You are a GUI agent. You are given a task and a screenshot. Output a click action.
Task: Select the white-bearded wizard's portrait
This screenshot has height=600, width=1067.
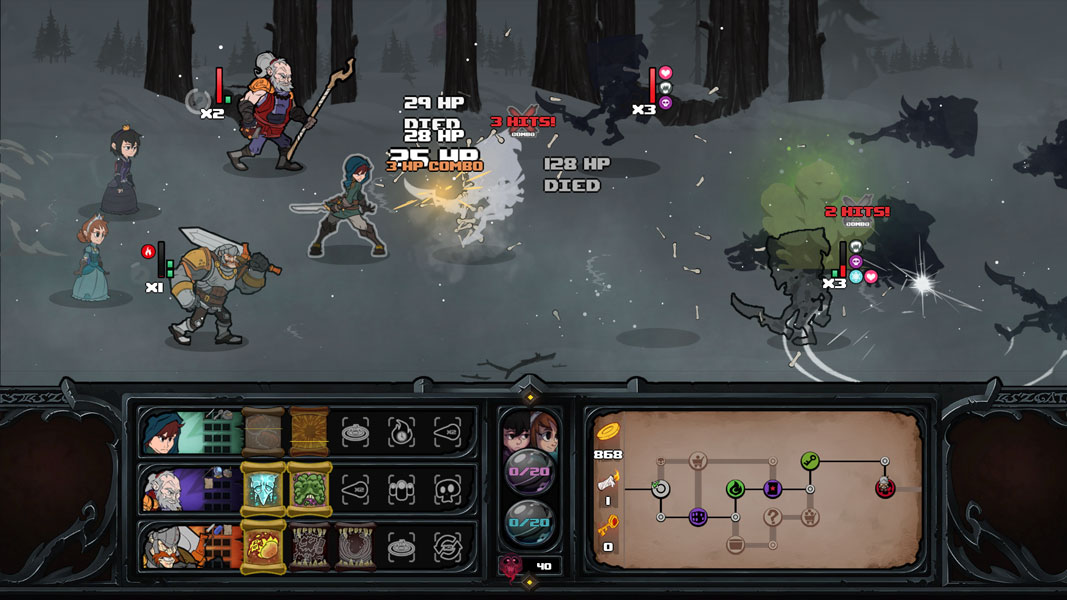pyautogui.click(x=165, y=489)
